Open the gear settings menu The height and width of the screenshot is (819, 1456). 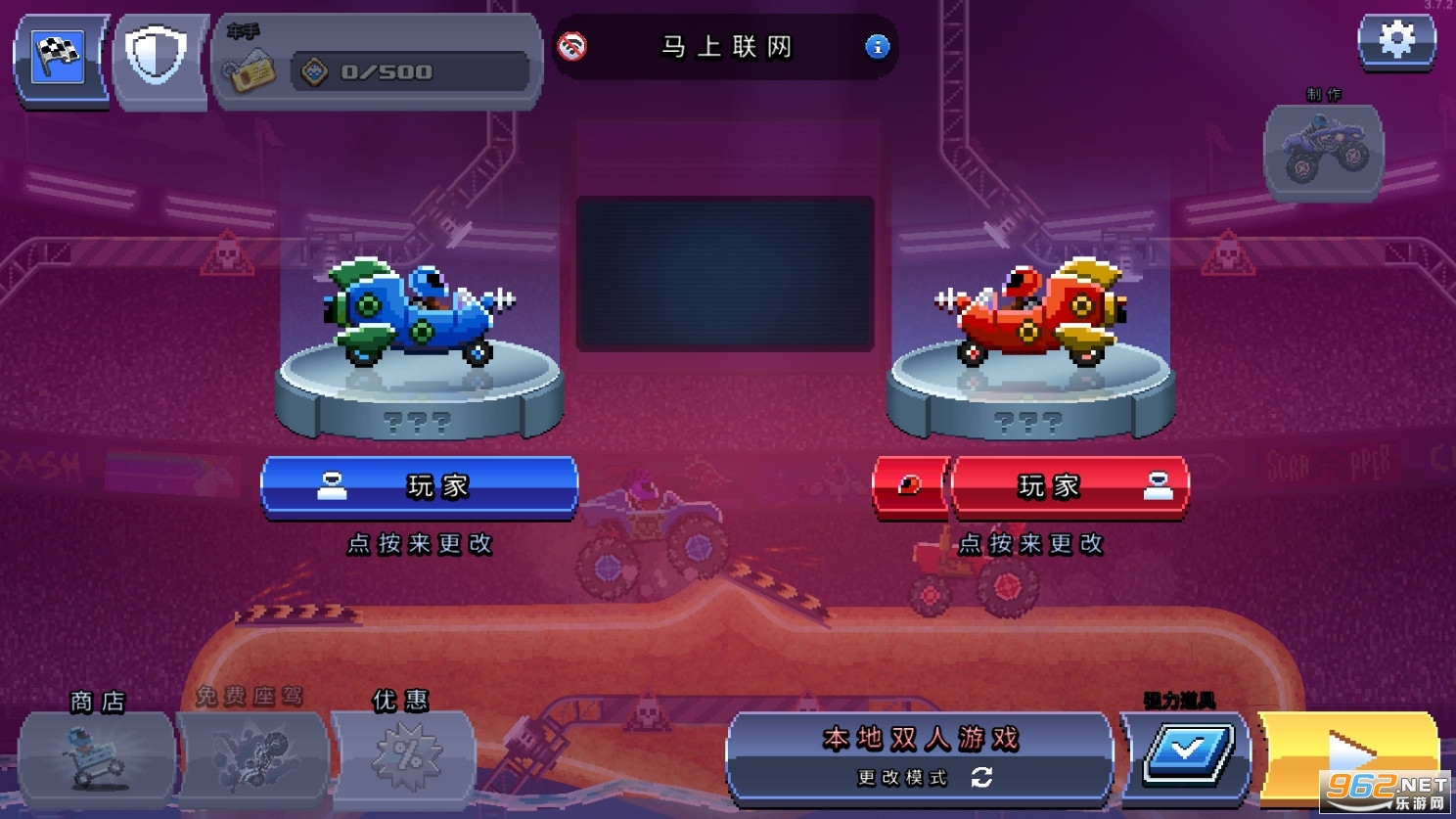[1396, 41]
